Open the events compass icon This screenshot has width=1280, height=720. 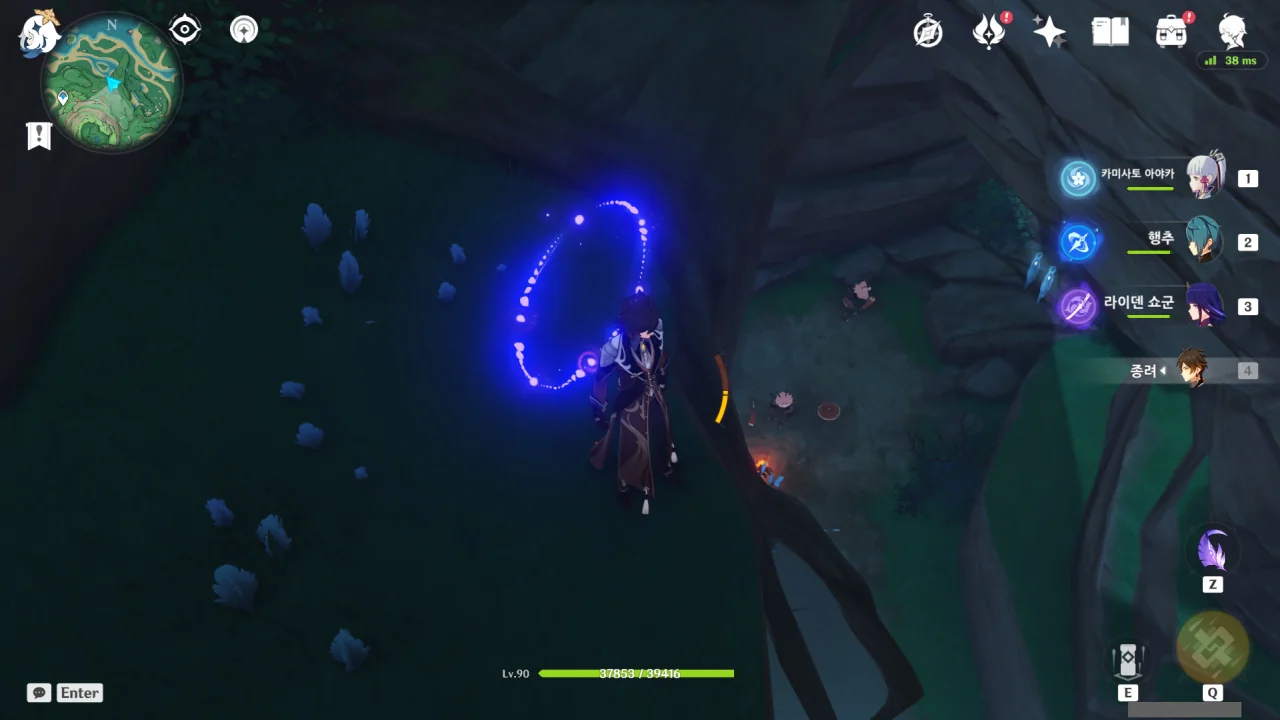928,32
